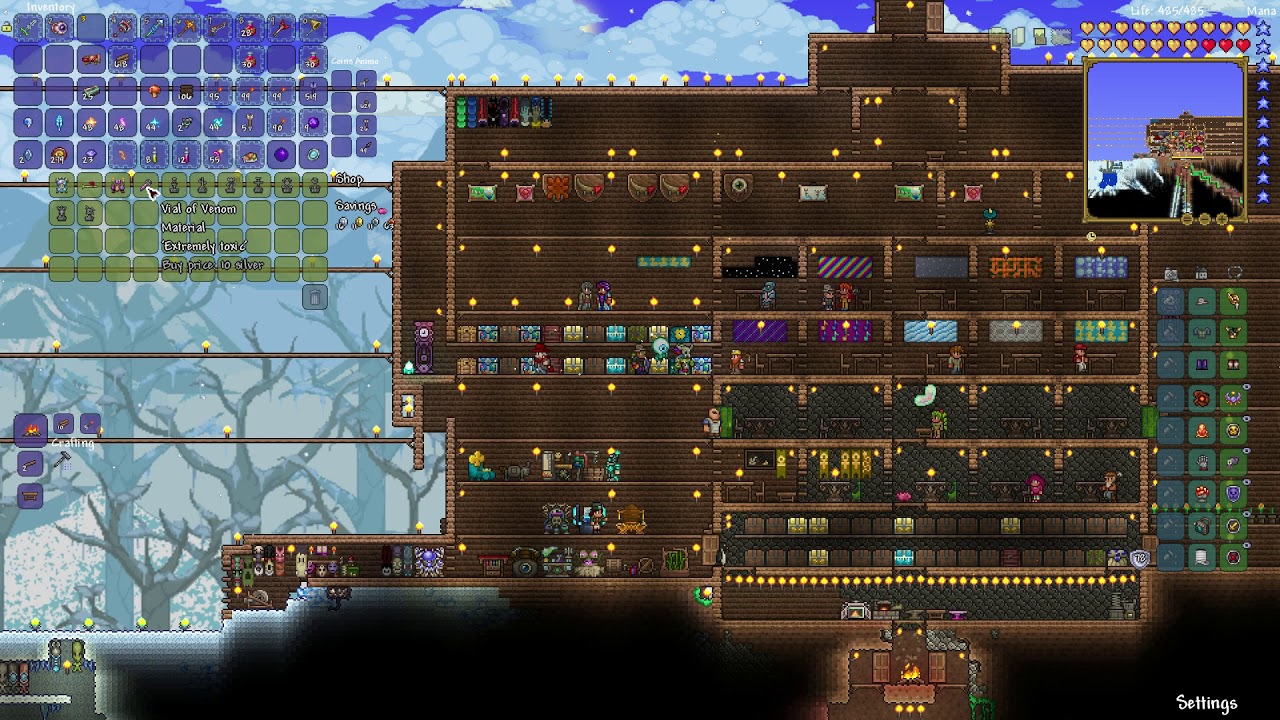Click the Shop label next to vendor items
The height and width of the screenshot is (720, 1280).
coord(349,180)
